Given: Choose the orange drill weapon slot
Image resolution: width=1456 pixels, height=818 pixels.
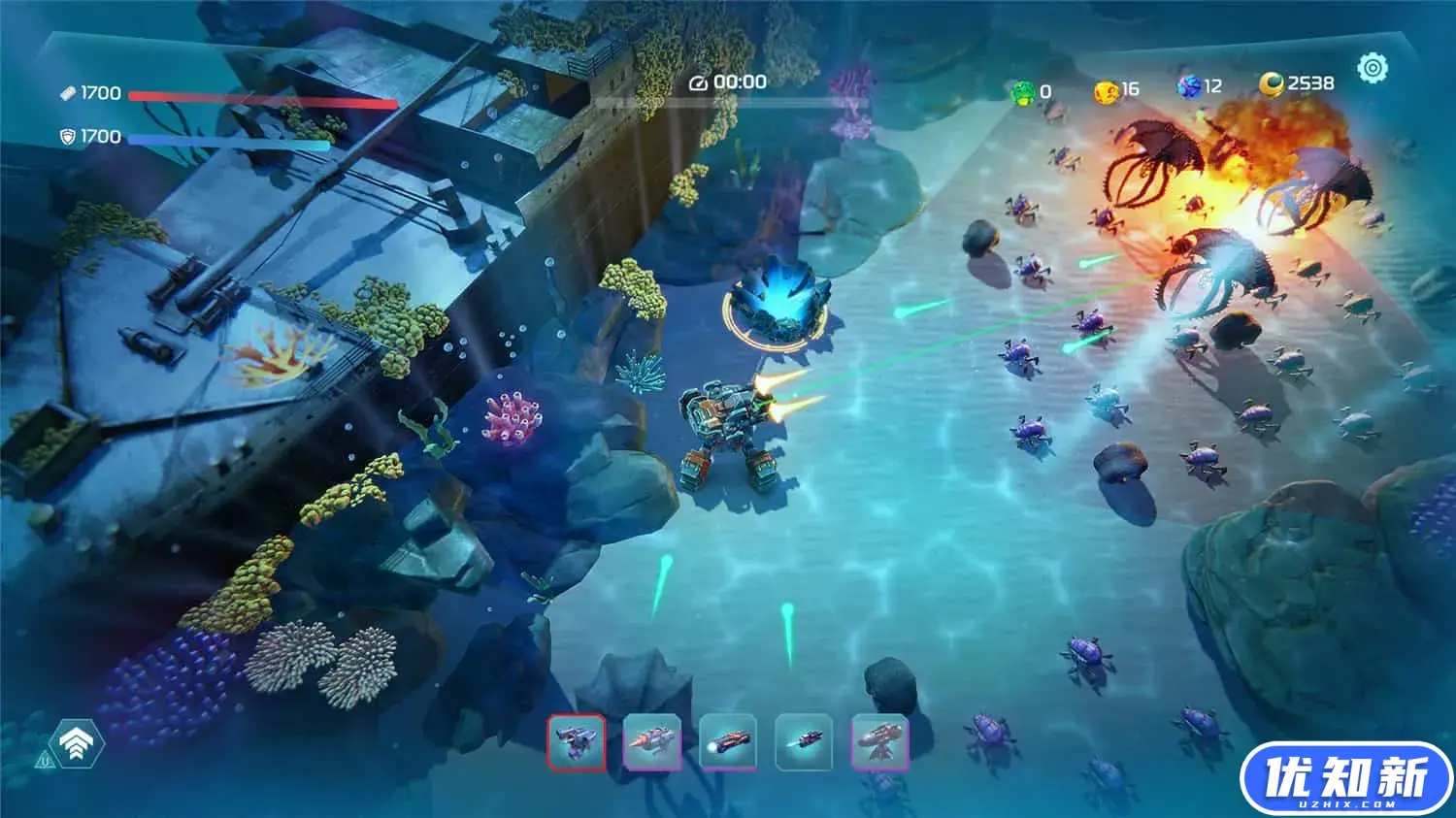Looking at the screenshot, I should 652,742.
